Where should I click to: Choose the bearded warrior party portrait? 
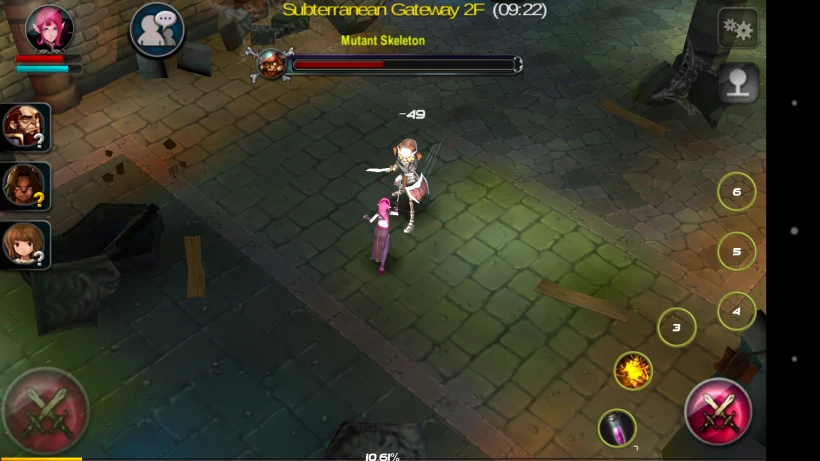coord(25,127)
